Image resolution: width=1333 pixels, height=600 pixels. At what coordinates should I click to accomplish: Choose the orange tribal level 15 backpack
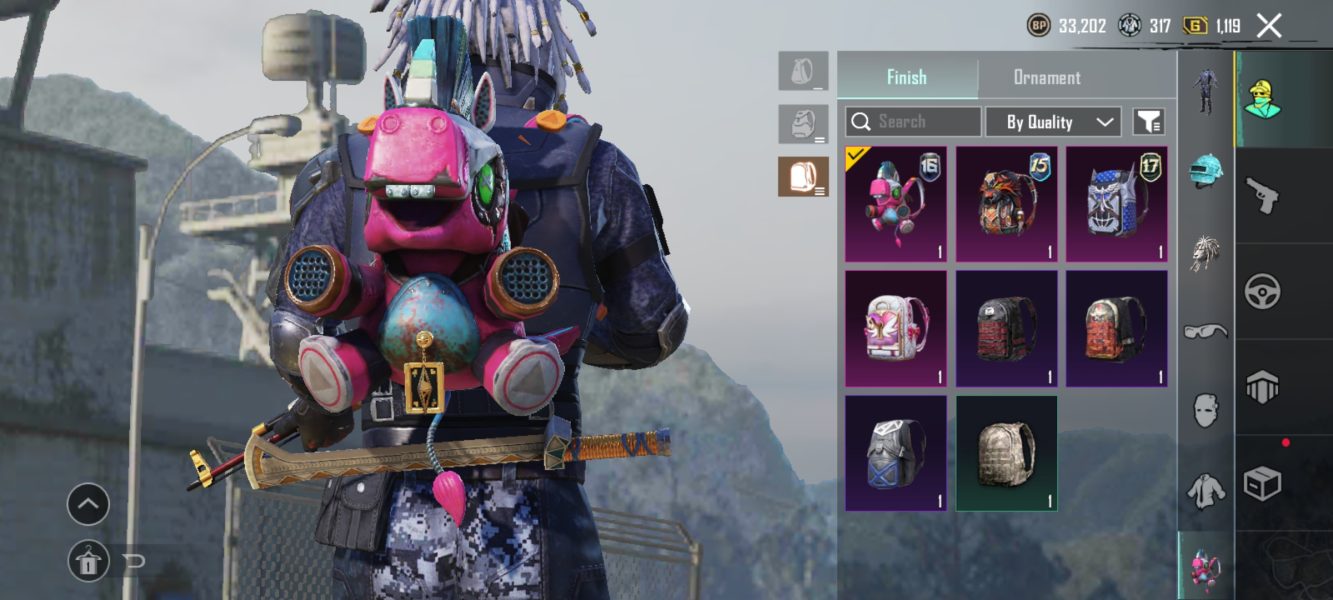(1006, 205)
